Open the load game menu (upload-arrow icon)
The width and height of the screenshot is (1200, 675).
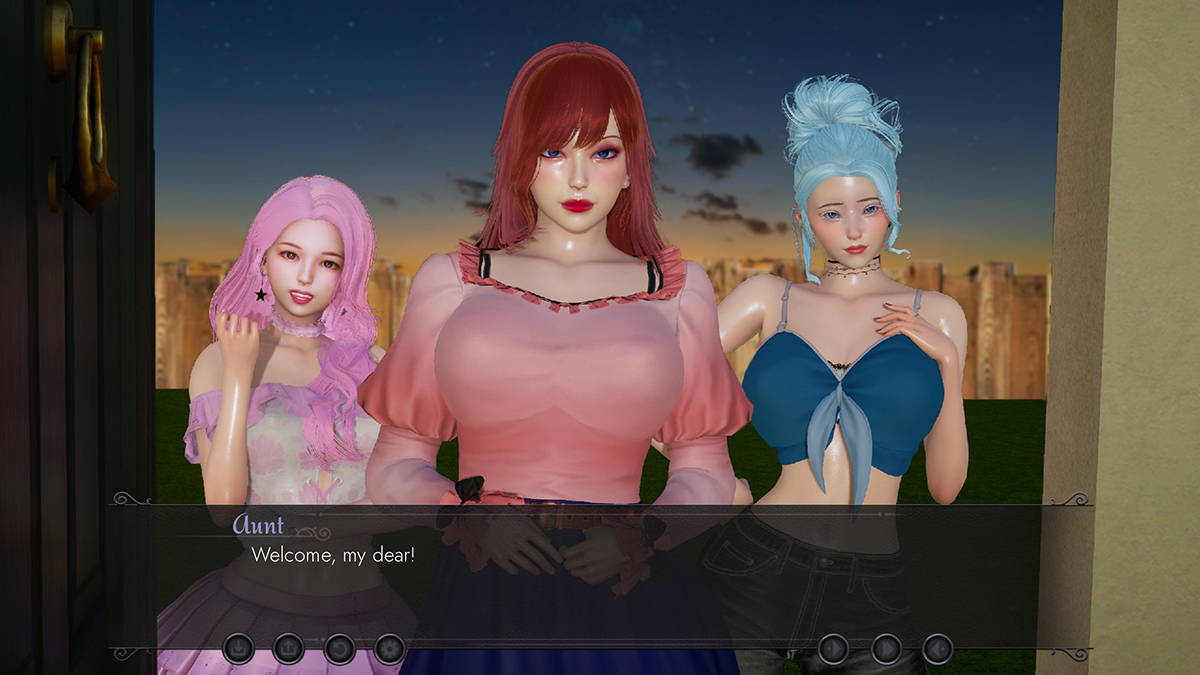tap(288, 649)
